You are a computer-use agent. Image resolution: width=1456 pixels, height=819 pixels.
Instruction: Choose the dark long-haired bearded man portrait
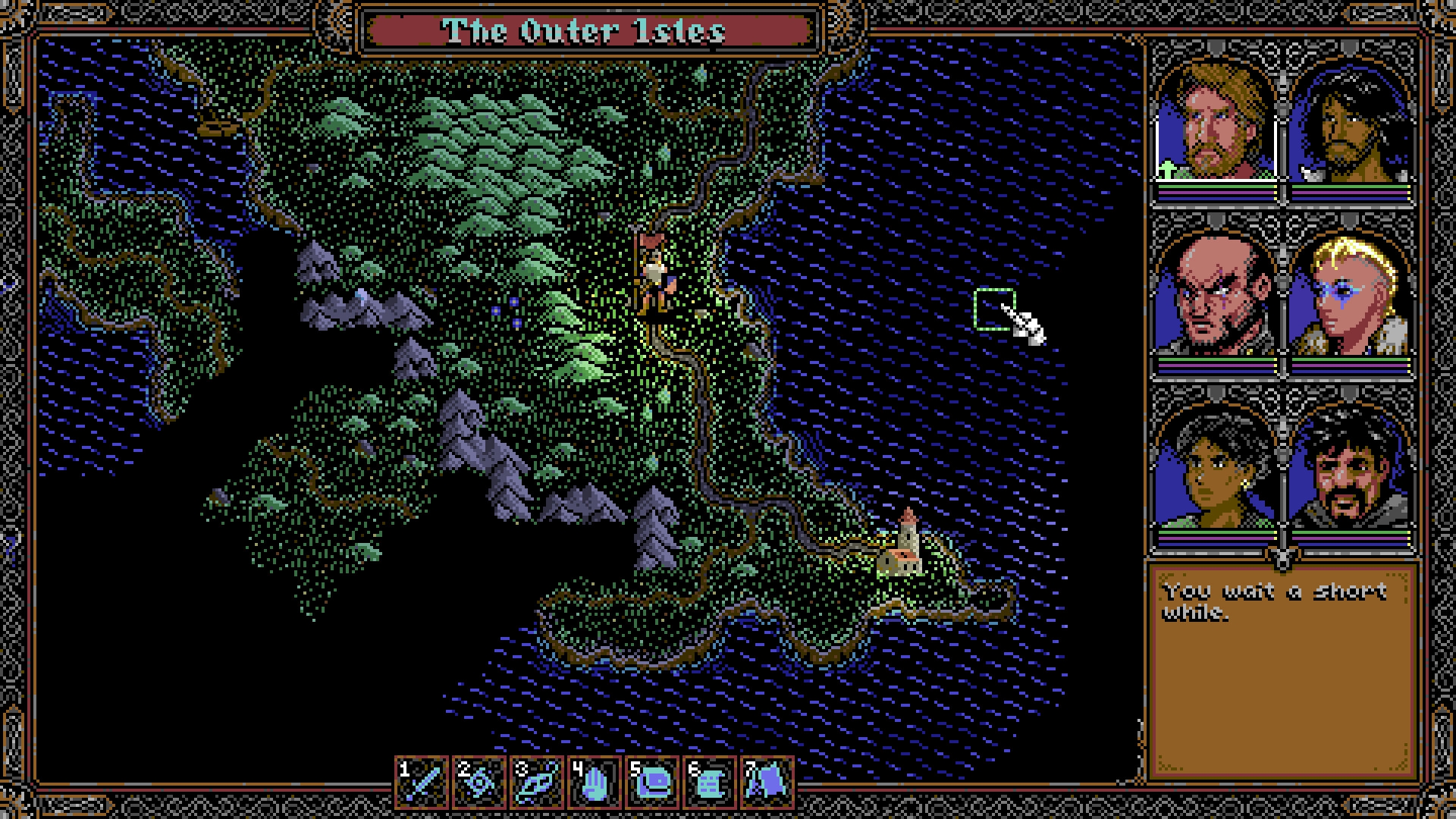click(x=1351, y=121)
